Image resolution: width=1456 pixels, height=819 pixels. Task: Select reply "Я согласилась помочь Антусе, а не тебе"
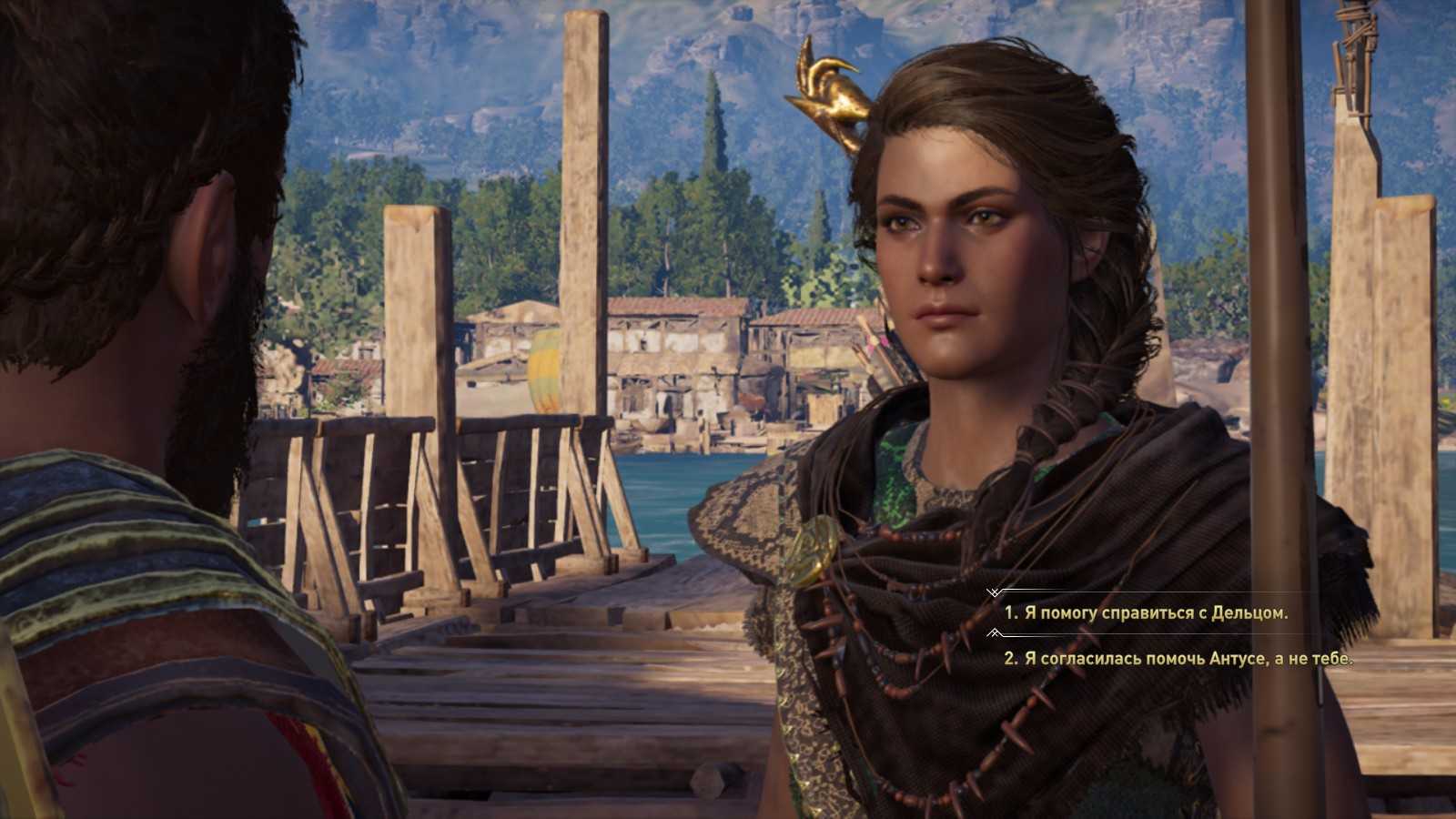coord(1178,659)
